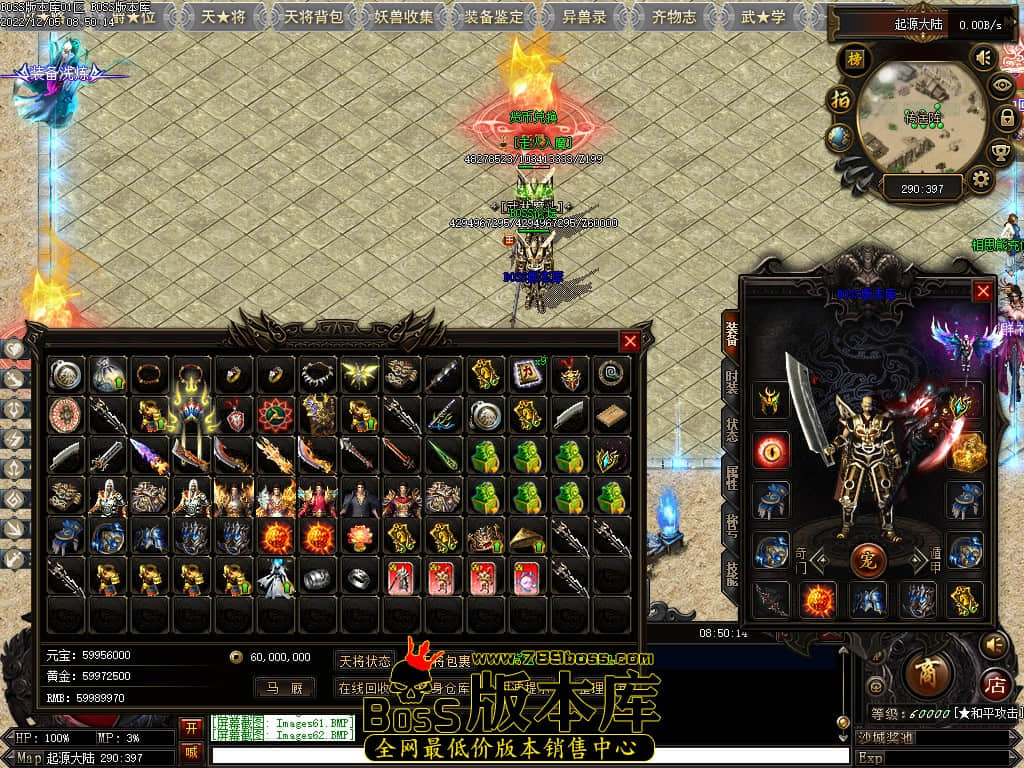Open the gear settings icon

pyautogui.click(x=981, y=179)
